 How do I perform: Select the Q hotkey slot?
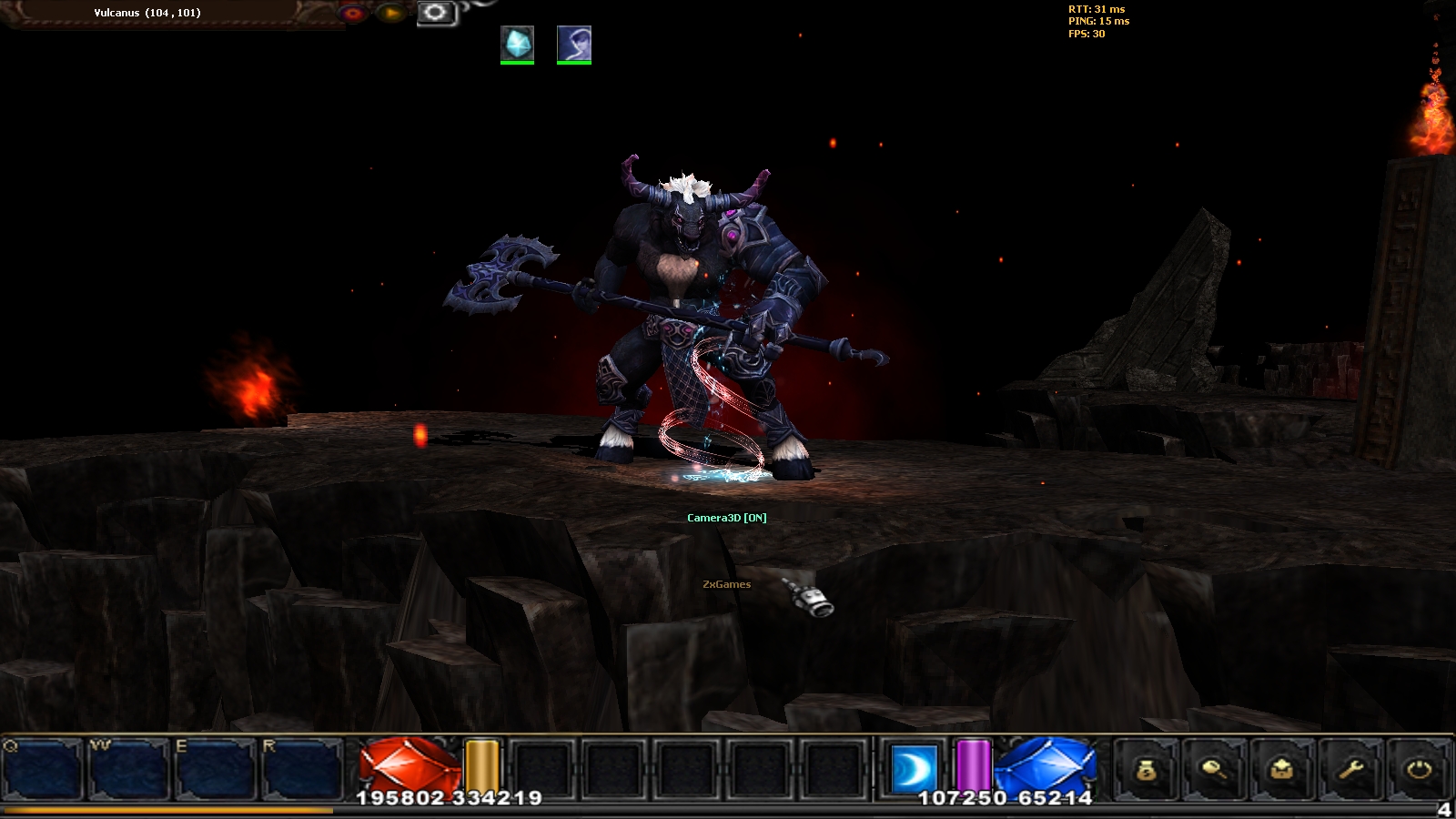click(x=43, y=770)
